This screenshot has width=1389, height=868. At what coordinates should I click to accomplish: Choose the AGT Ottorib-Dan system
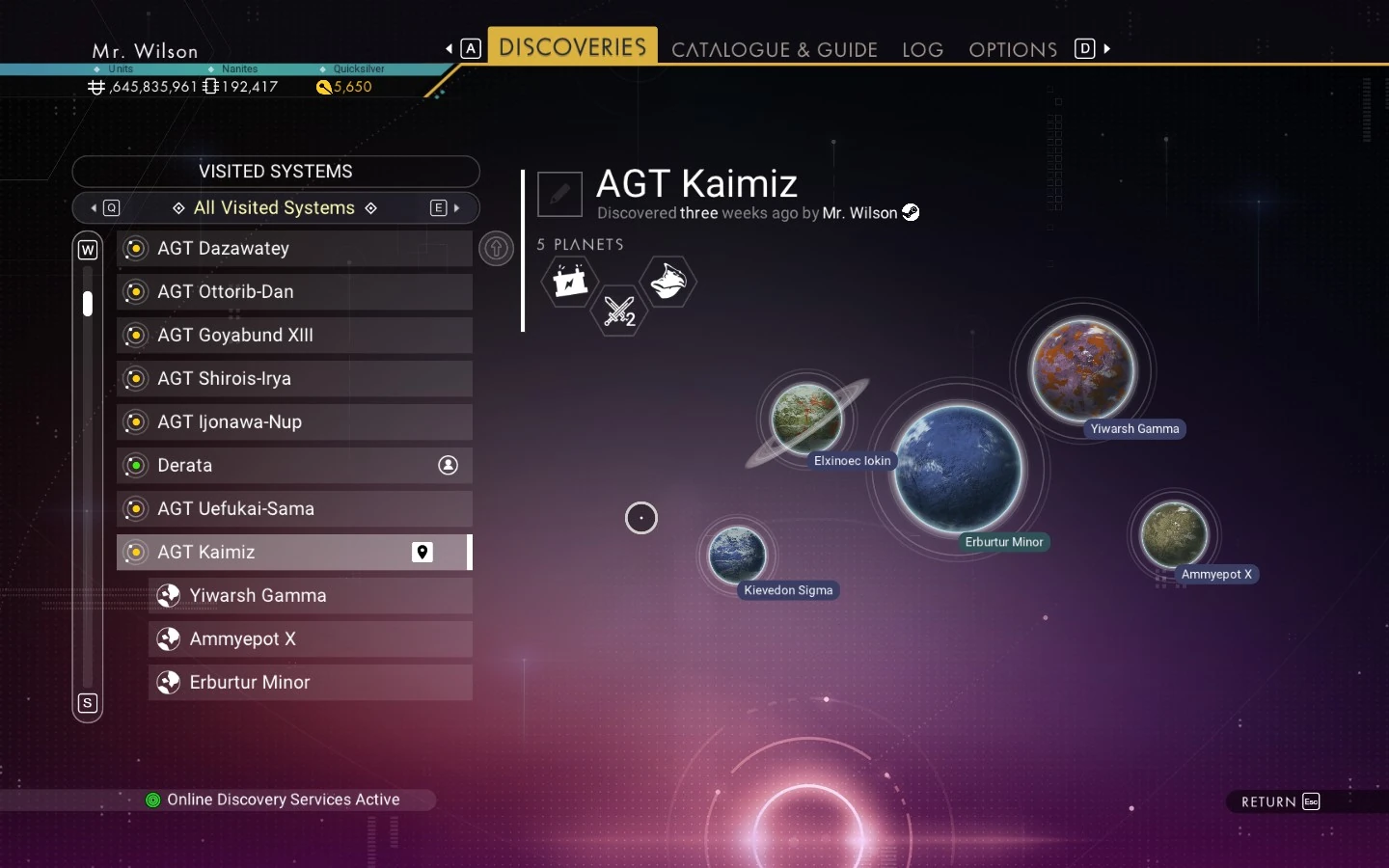tap(294, 292)
